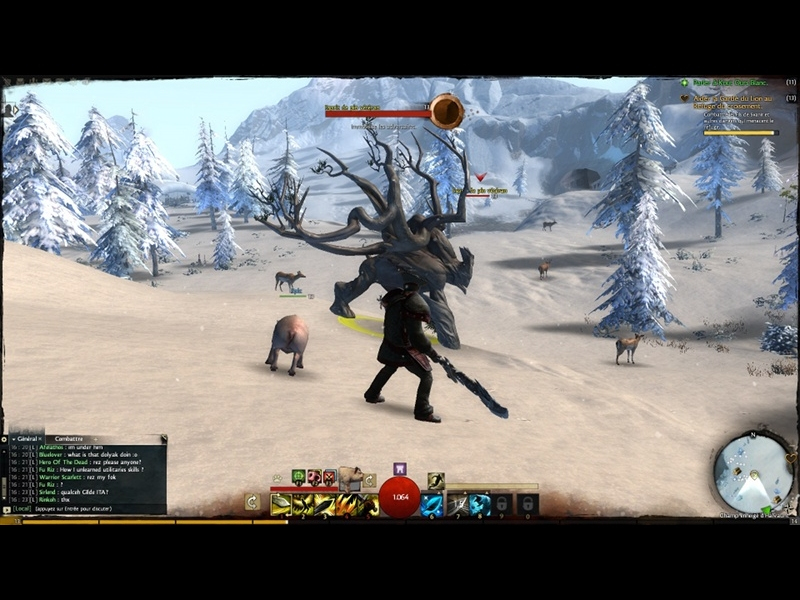Open the minimap
Image resolution: width=800 pixels, height=600 pixels.
pos(754,472)
